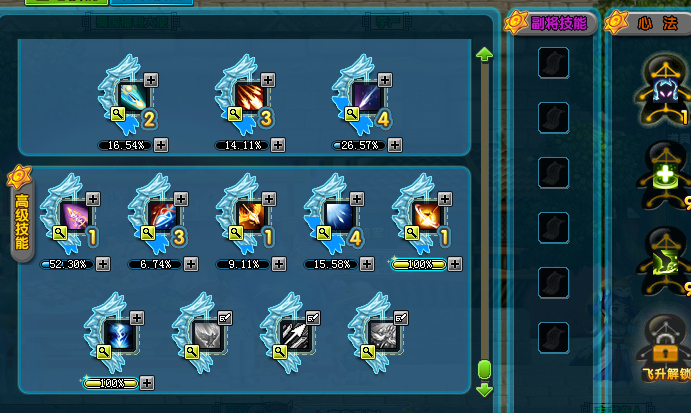Select the level 3 flame claw skill

(x=249, y=97)
